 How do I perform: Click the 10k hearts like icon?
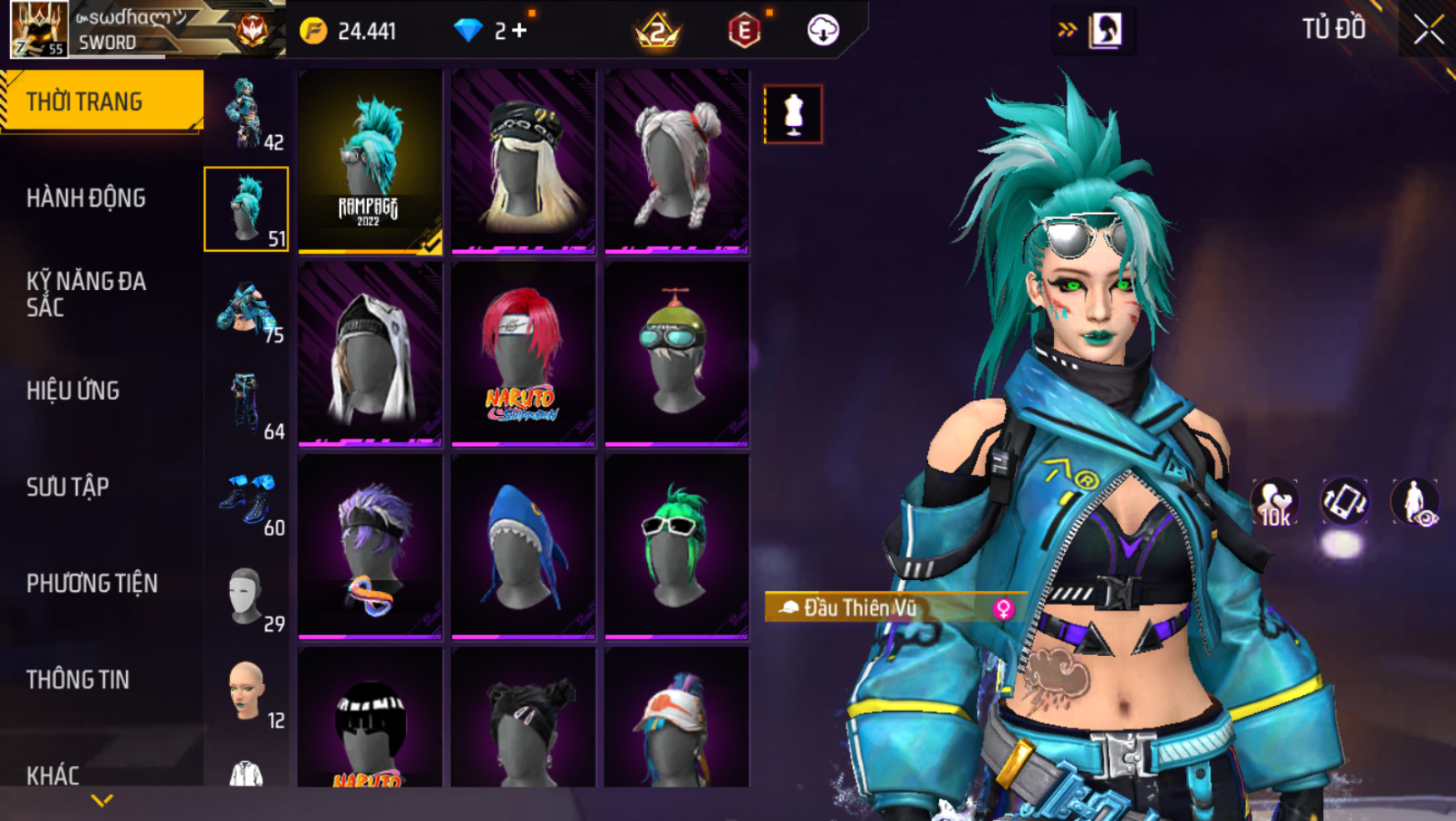(1274, 503)
